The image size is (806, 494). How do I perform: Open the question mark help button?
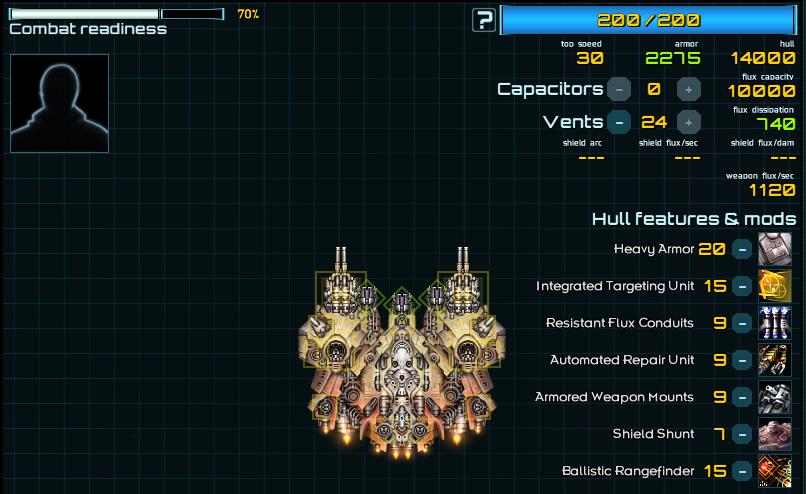click(485, 19)
